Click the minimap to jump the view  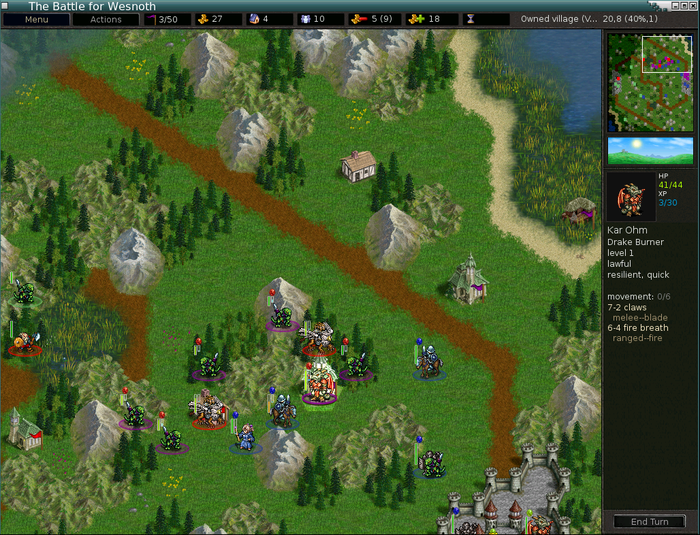click(650, 82)
